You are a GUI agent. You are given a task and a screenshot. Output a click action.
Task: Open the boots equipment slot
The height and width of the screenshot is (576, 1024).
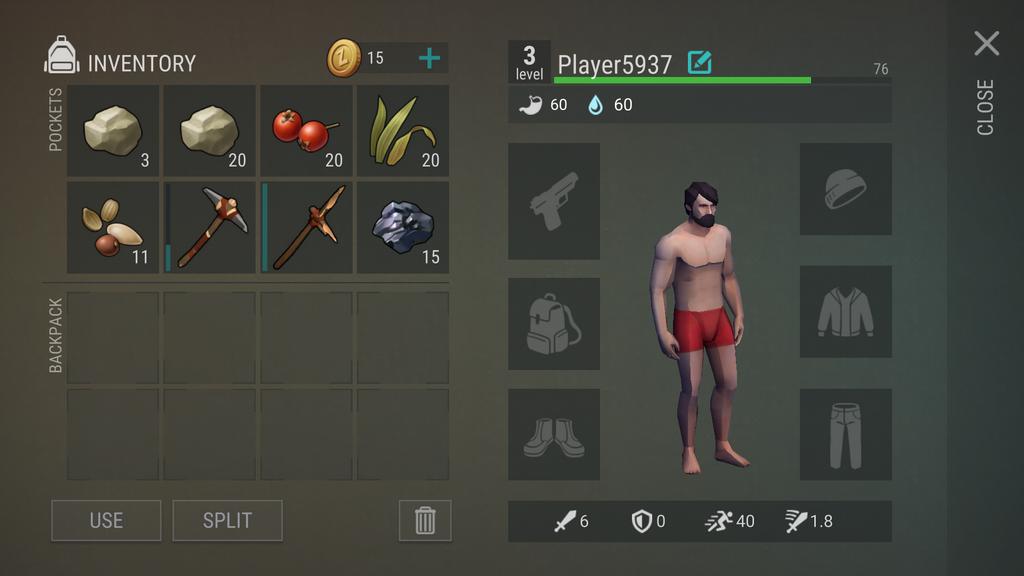click(x=554, y=435)
